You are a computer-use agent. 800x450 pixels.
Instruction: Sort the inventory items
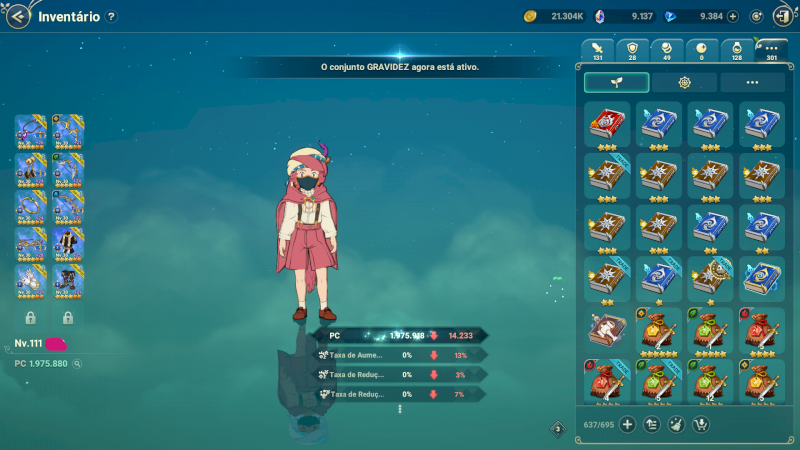652,425
